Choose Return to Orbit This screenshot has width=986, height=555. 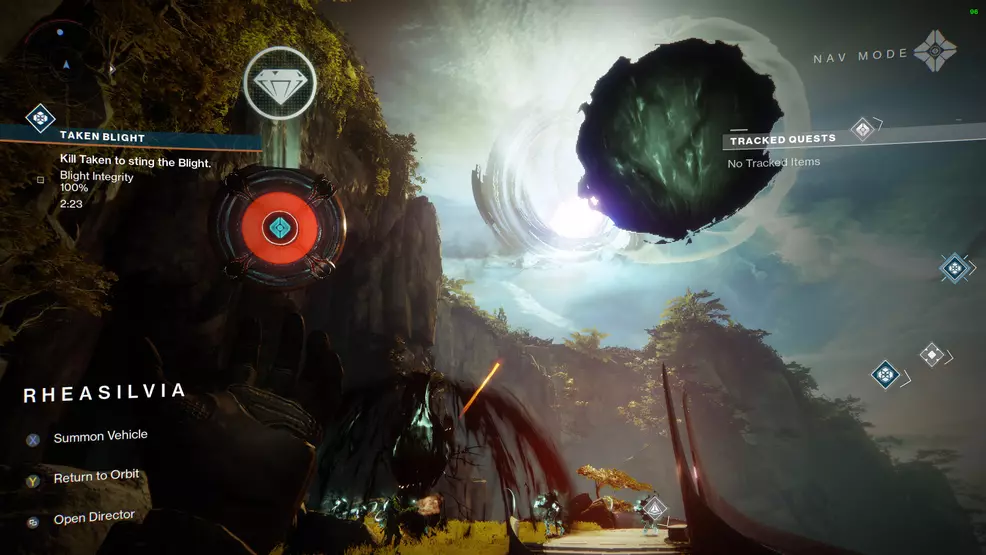[x=96, y=477]
